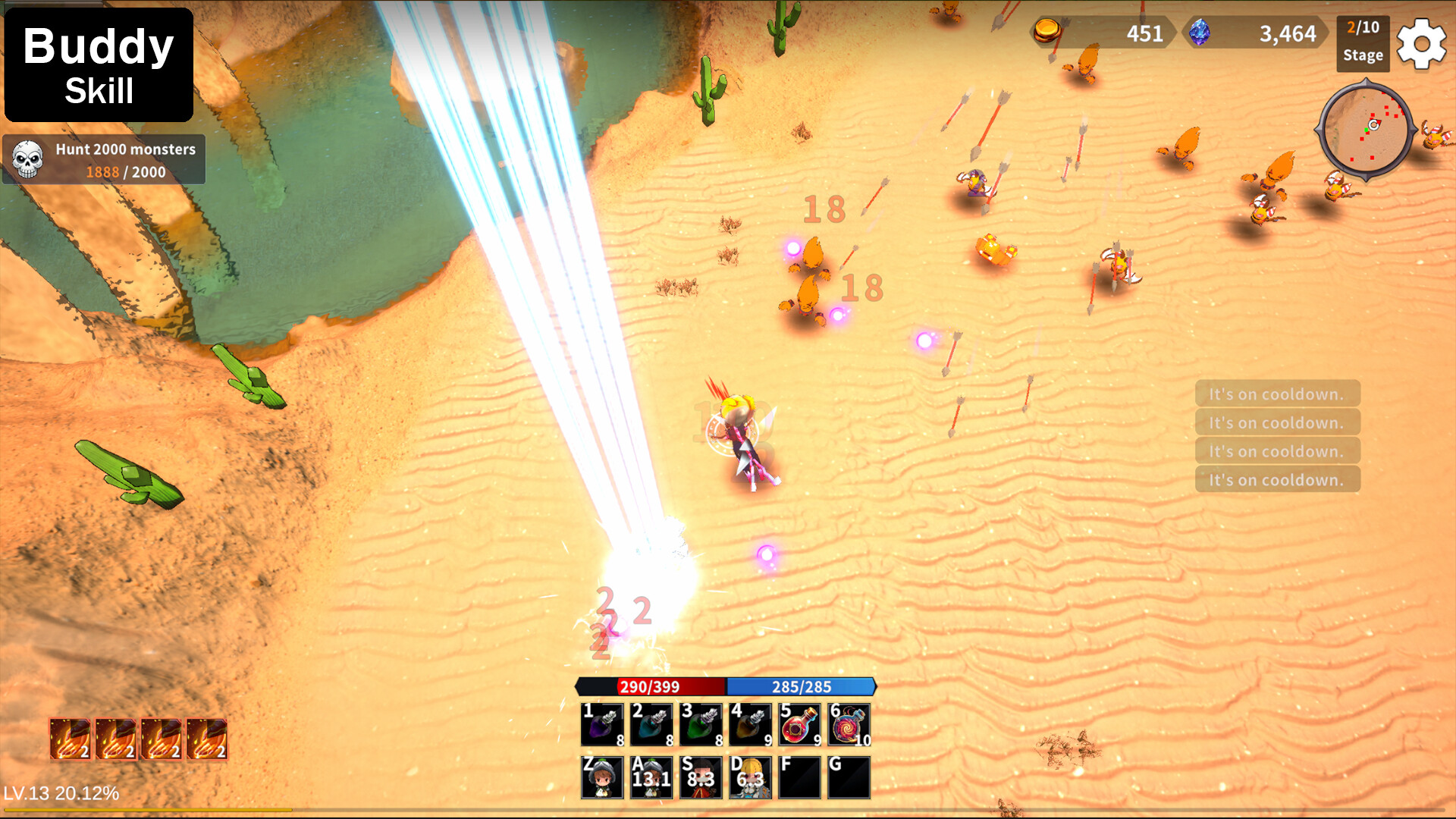1456x819 pixels.
Task: Use the purple potion in slot 1
Action: pos(603,724)
